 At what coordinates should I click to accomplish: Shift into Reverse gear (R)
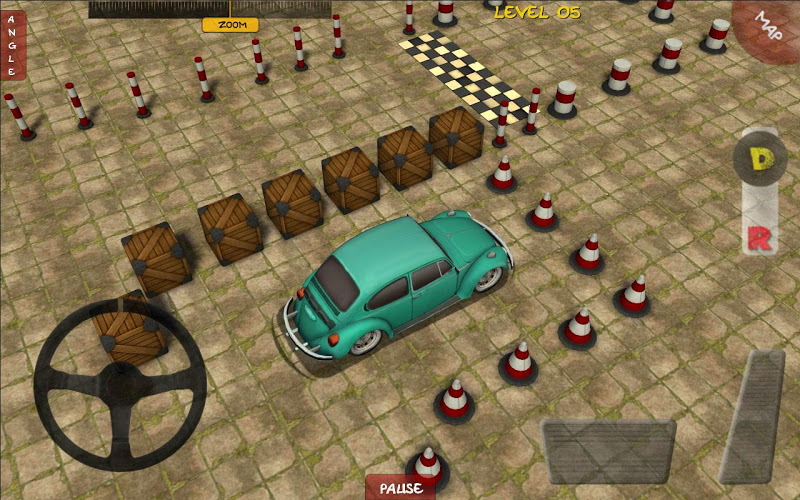(758, 238)
